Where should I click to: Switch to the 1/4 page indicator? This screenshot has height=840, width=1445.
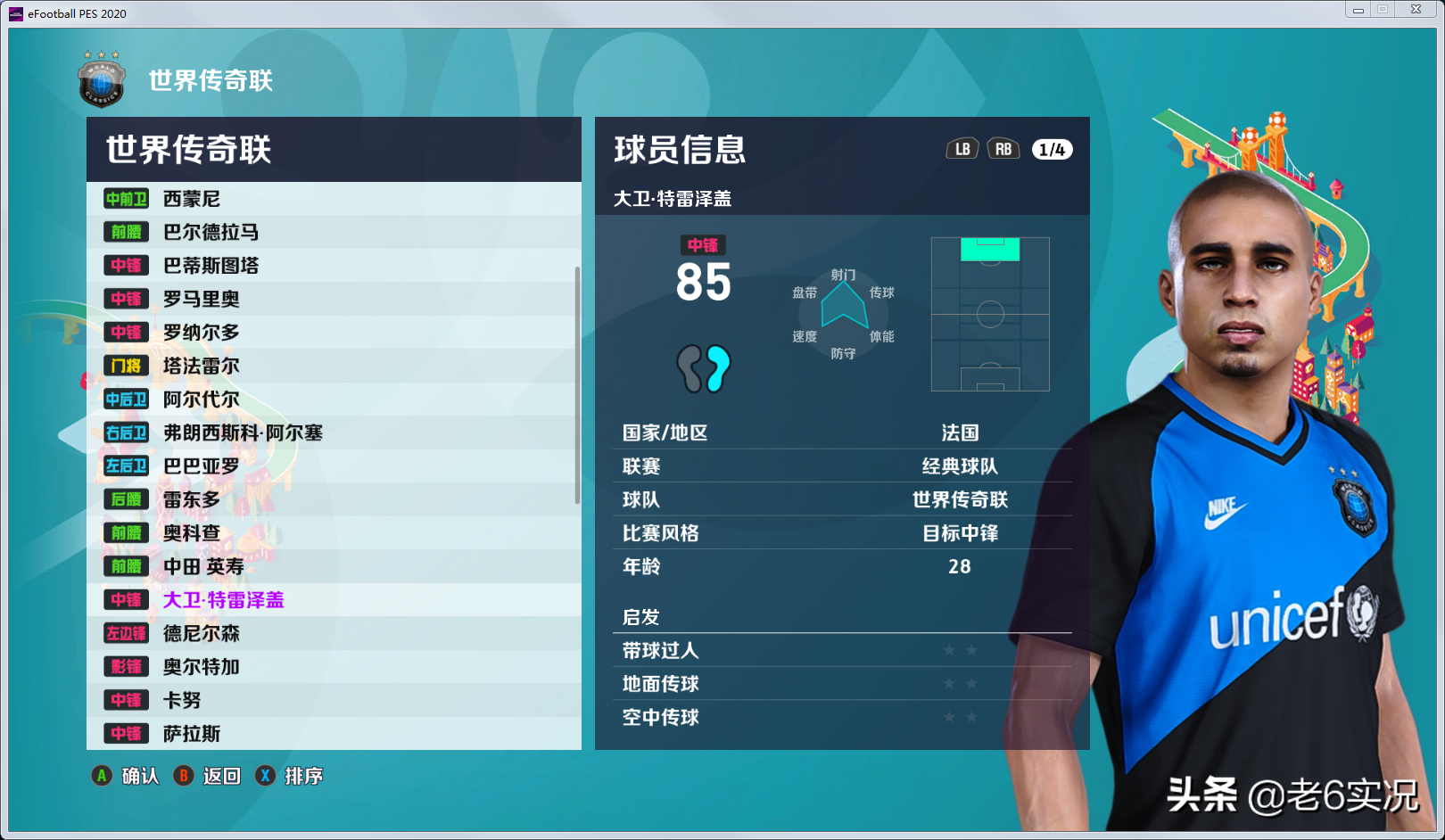pos(1049,149)
